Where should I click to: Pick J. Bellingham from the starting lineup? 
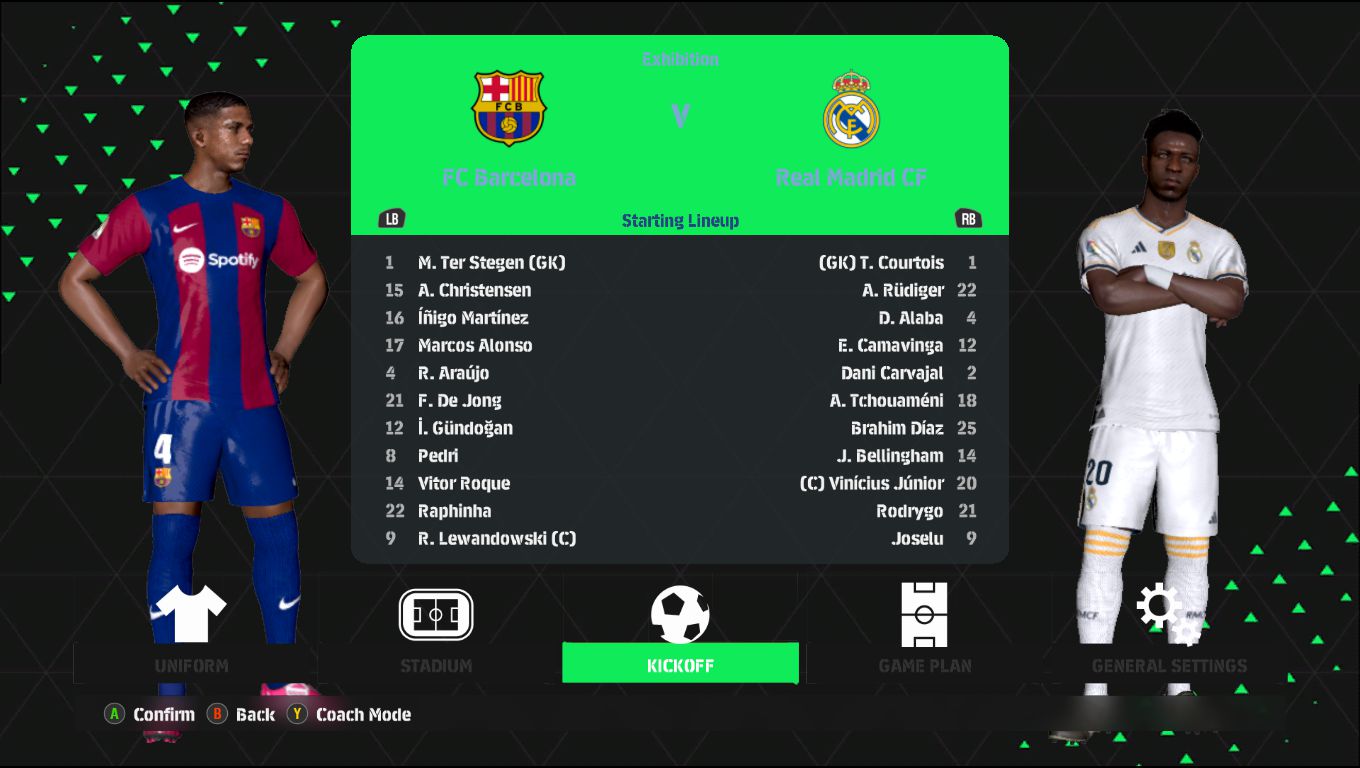[890, 456]
